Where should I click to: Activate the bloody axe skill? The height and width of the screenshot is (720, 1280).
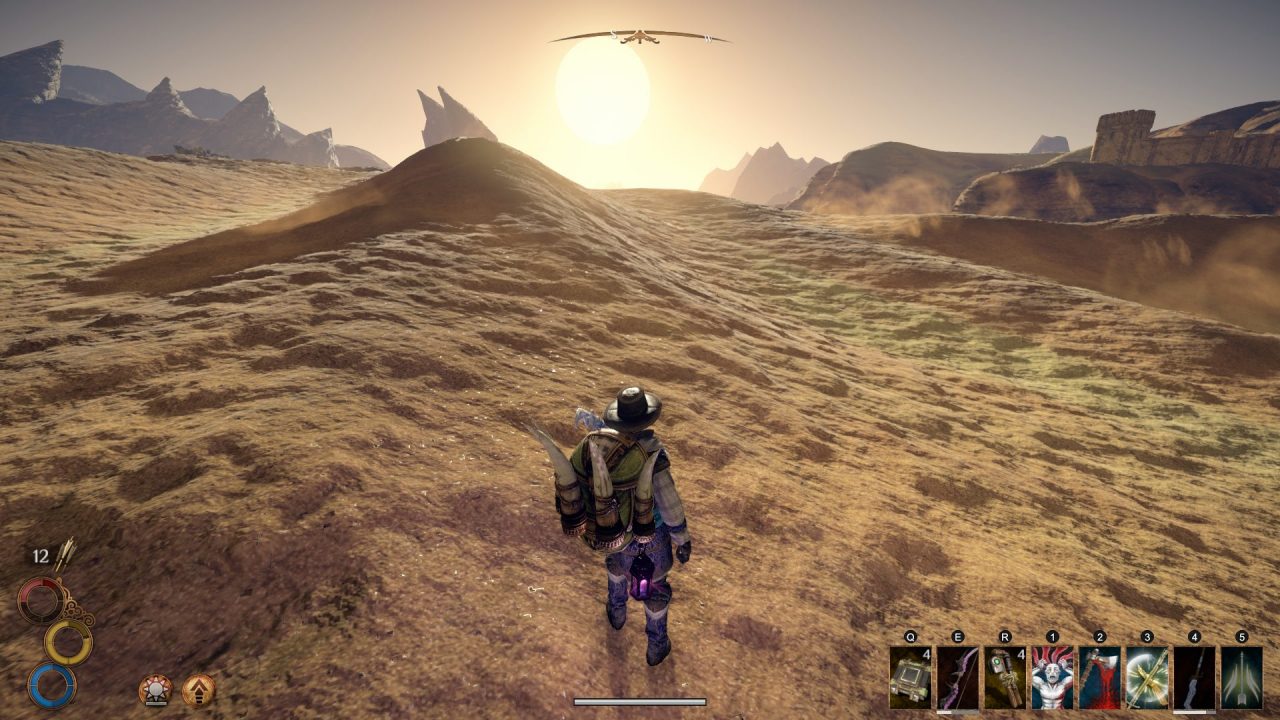click(x=1099, y=678)
